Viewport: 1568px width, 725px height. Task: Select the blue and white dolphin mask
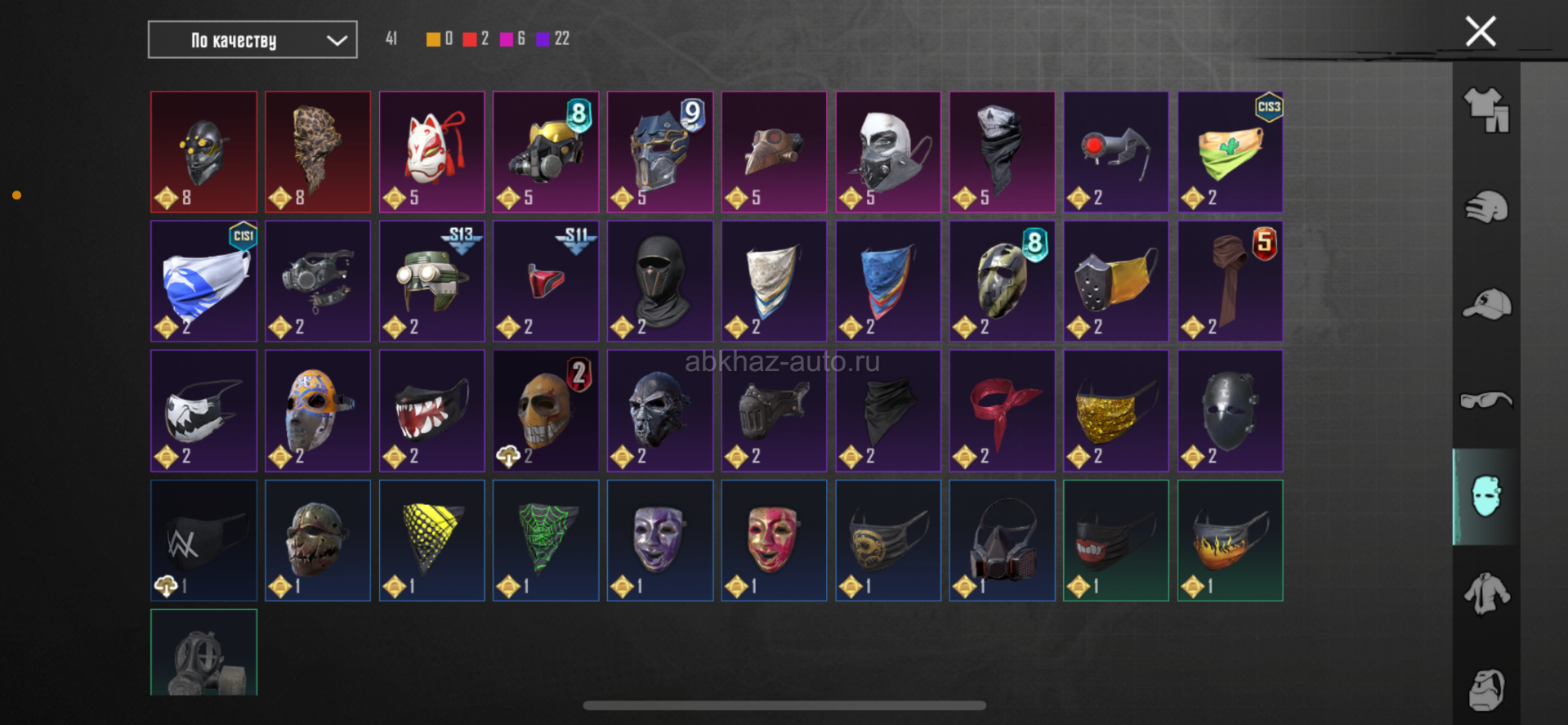(203, 281)
